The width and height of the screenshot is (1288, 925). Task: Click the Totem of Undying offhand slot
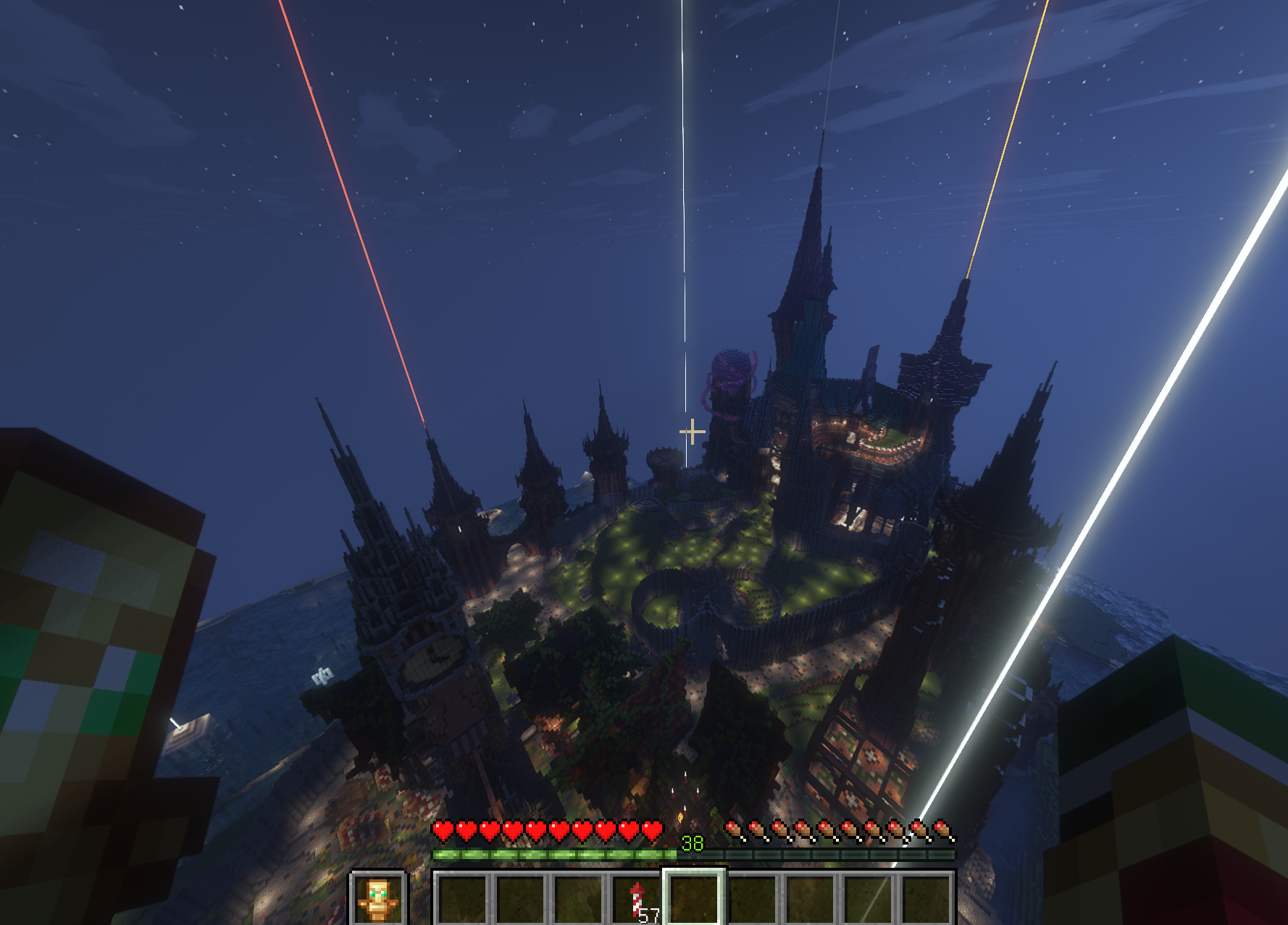[x=377, y=899]
